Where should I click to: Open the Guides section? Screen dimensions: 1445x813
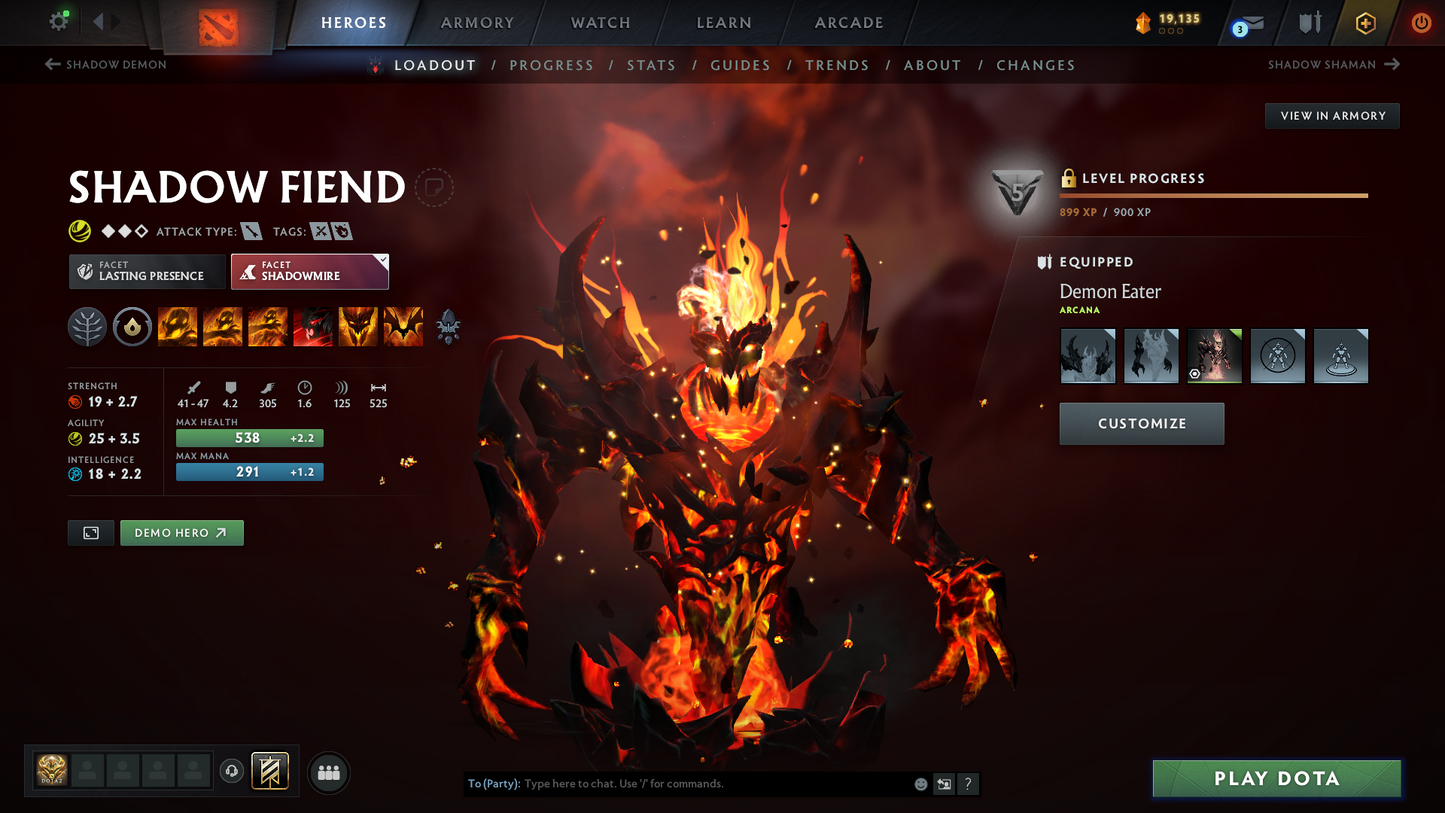point(740,64)
